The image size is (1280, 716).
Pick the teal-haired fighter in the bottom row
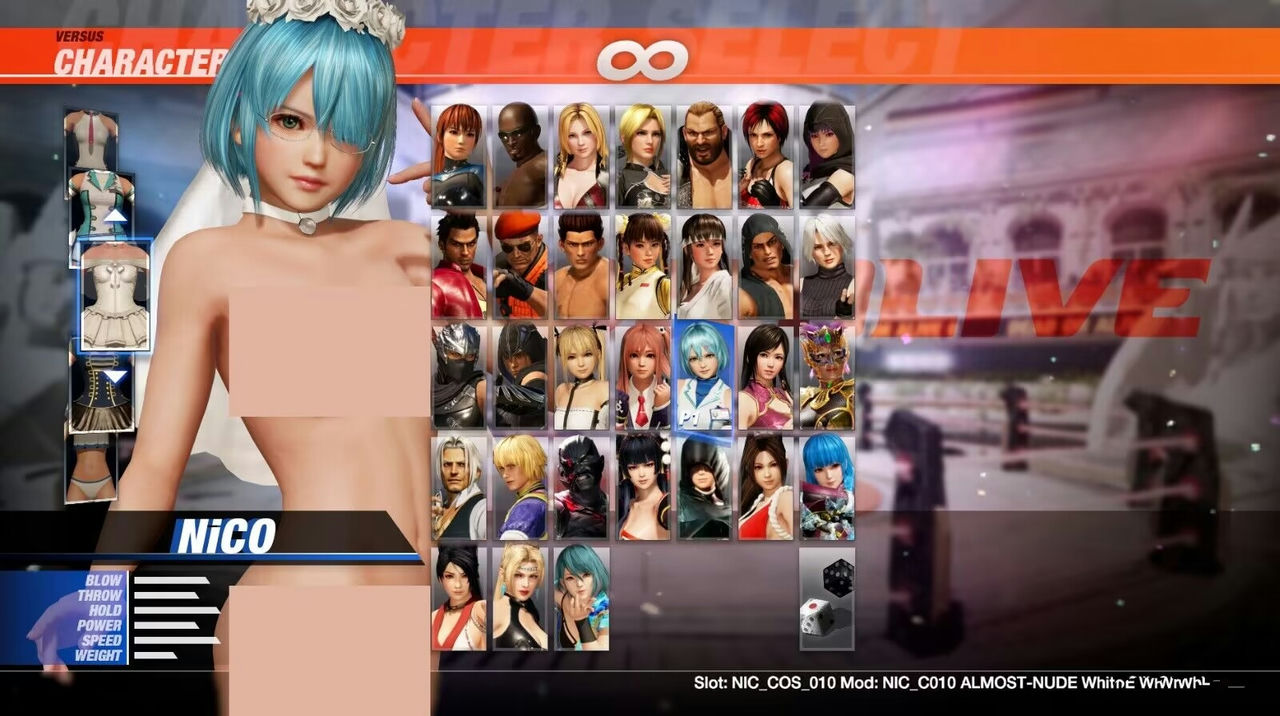[x=581, y=597]
